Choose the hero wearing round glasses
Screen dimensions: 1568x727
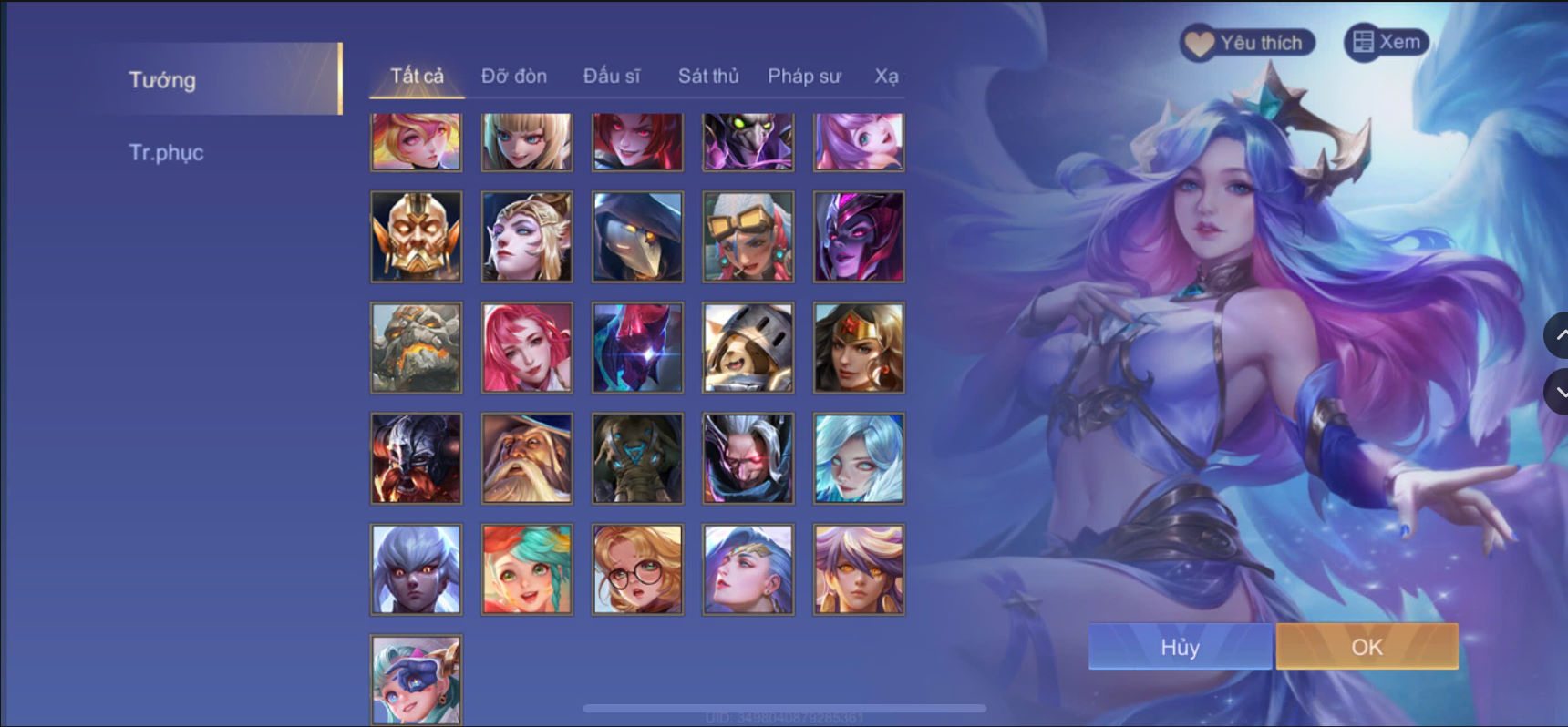637,570
